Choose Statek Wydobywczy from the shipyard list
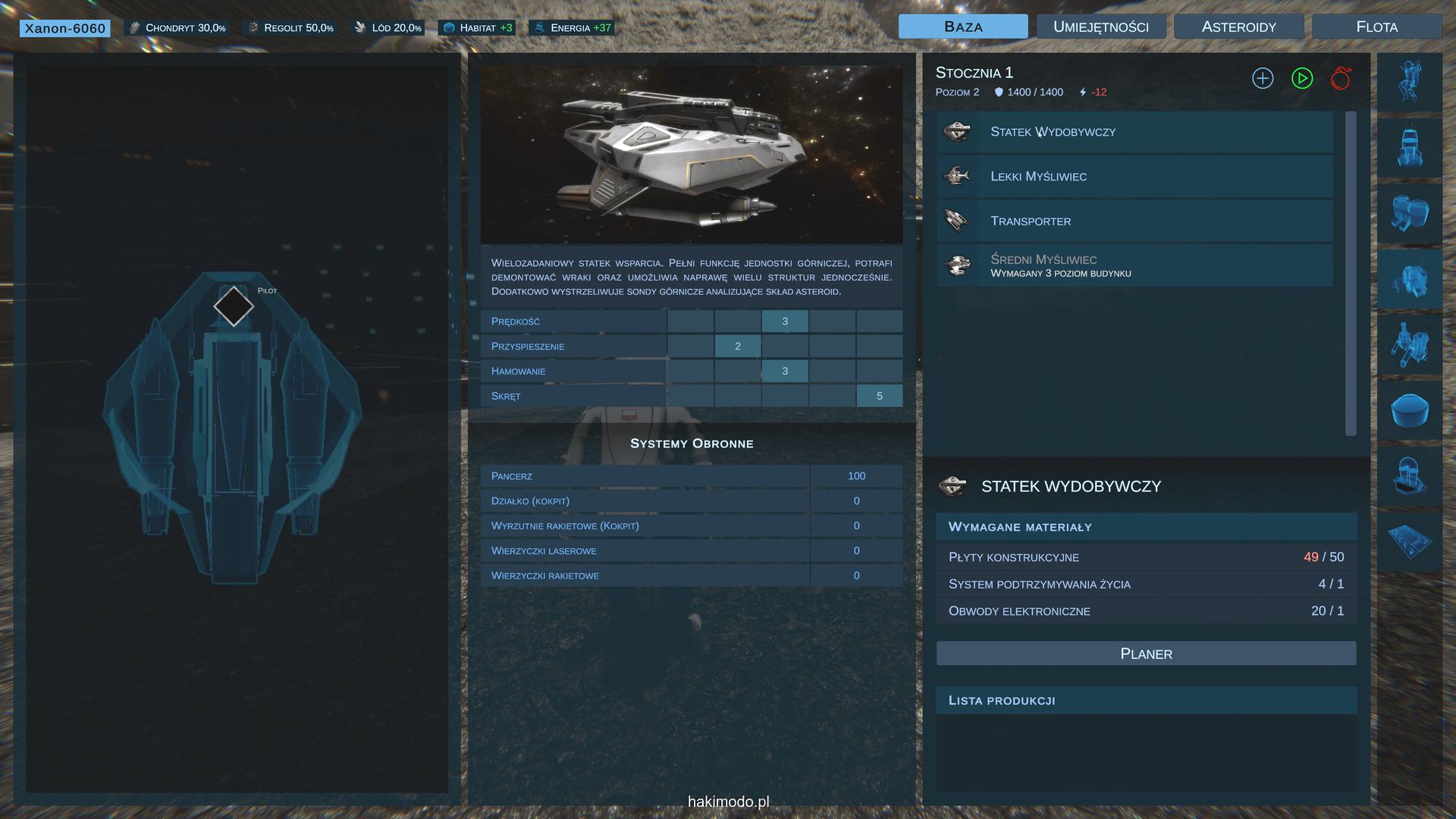Image resolution: width=1456 pixels, height=819 pixels. 1134,132
